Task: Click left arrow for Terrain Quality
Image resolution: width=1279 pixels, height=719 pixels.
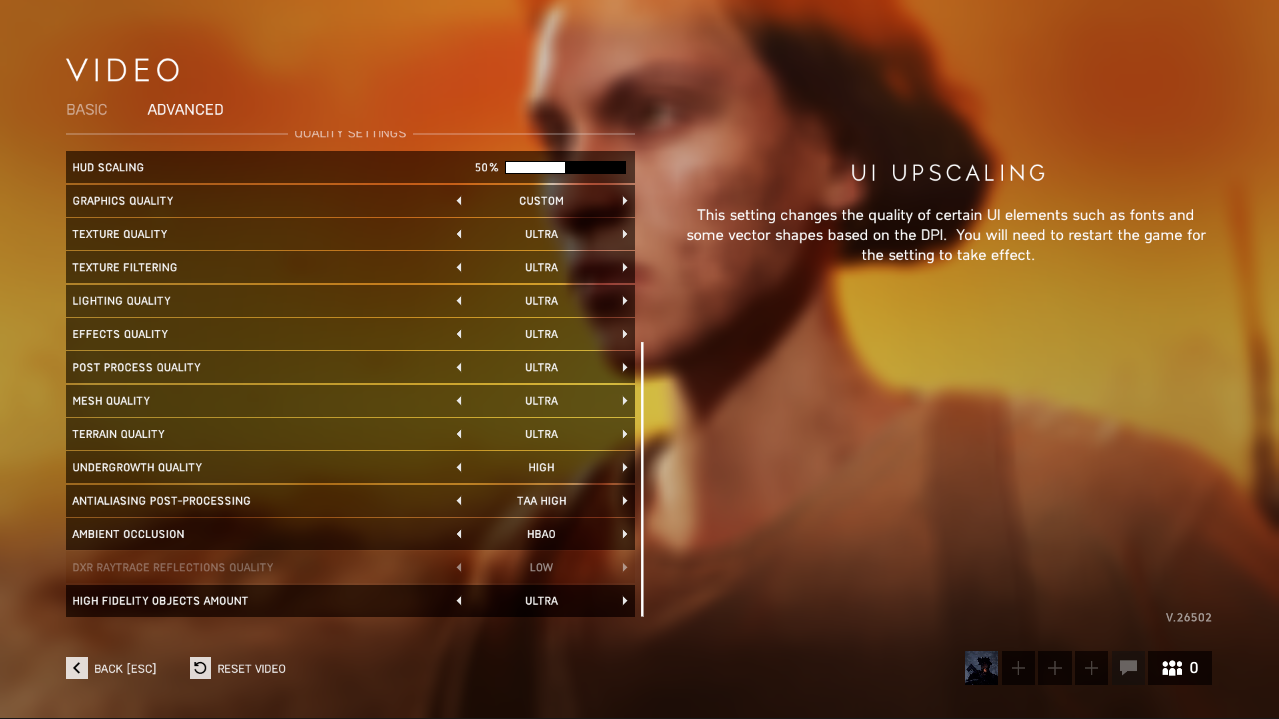Action: click(459, 434)
